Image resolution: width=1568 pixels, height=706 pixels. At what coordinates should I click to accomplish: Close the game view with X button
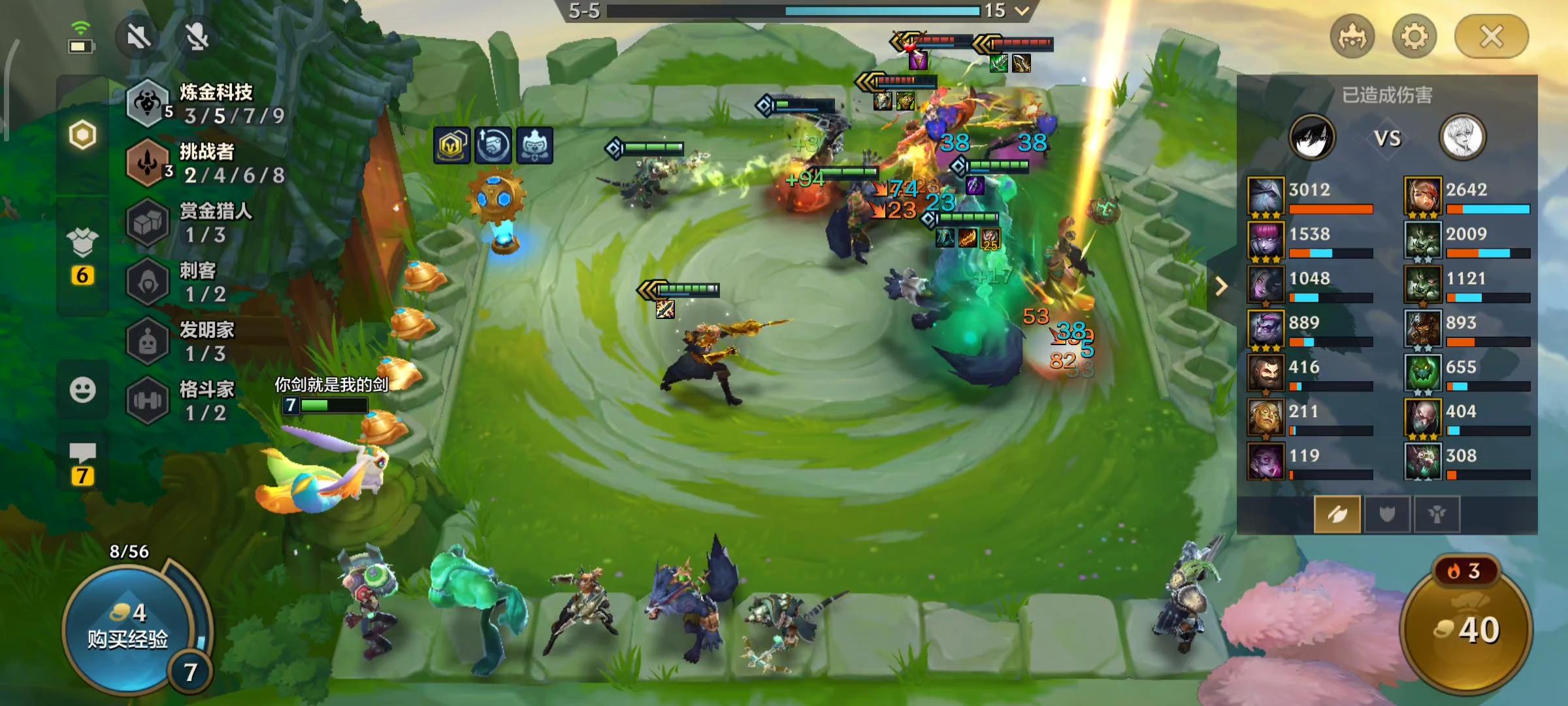1491,37
